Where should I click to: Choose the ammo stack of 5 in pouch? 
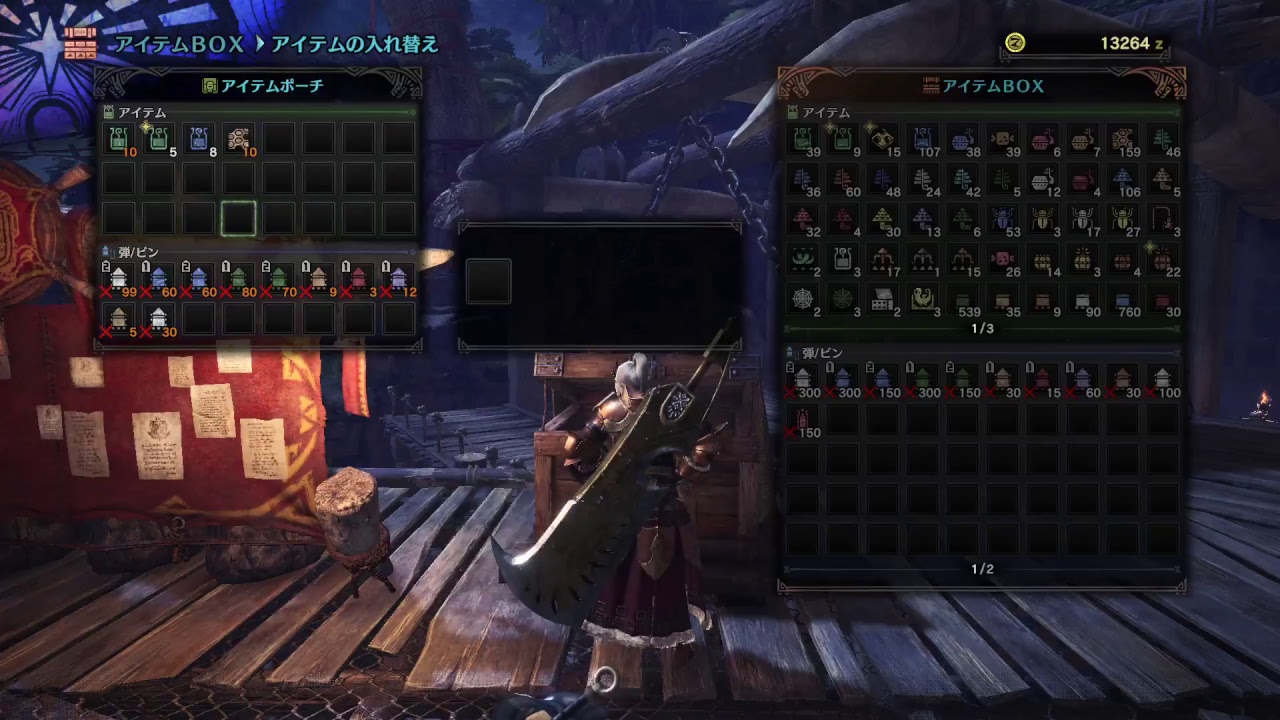tap(119, 318)
